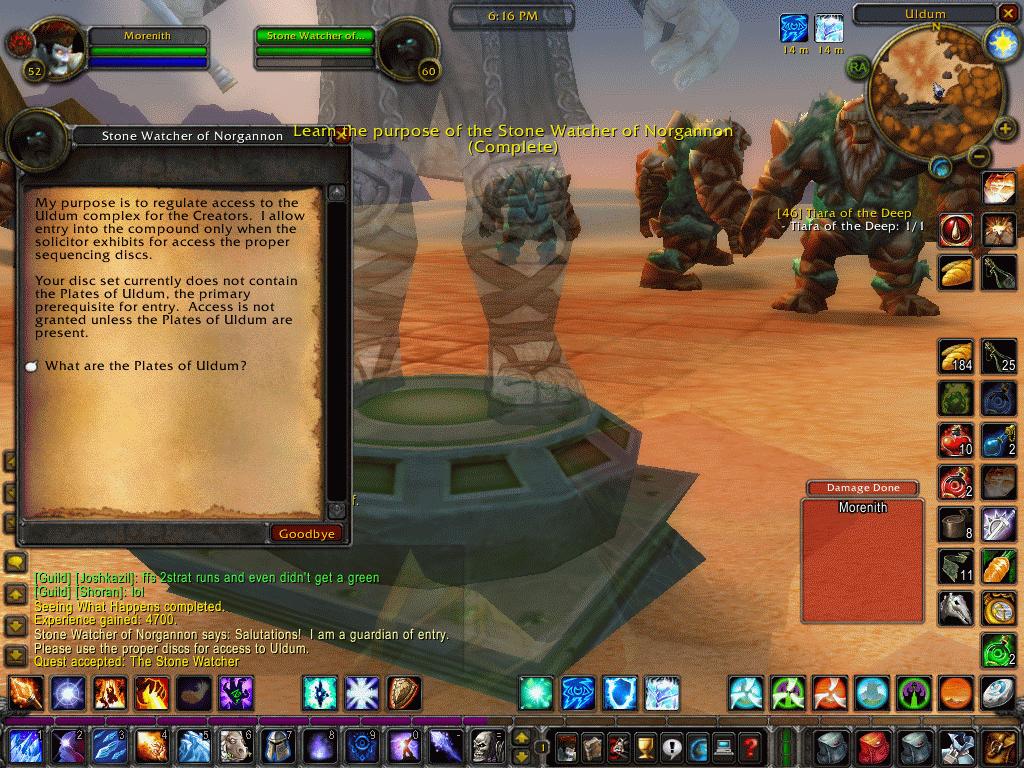
Task: Ask 'What are the Plates of Uldum?'
Action: pyautogui.click(x=145, y=366)
